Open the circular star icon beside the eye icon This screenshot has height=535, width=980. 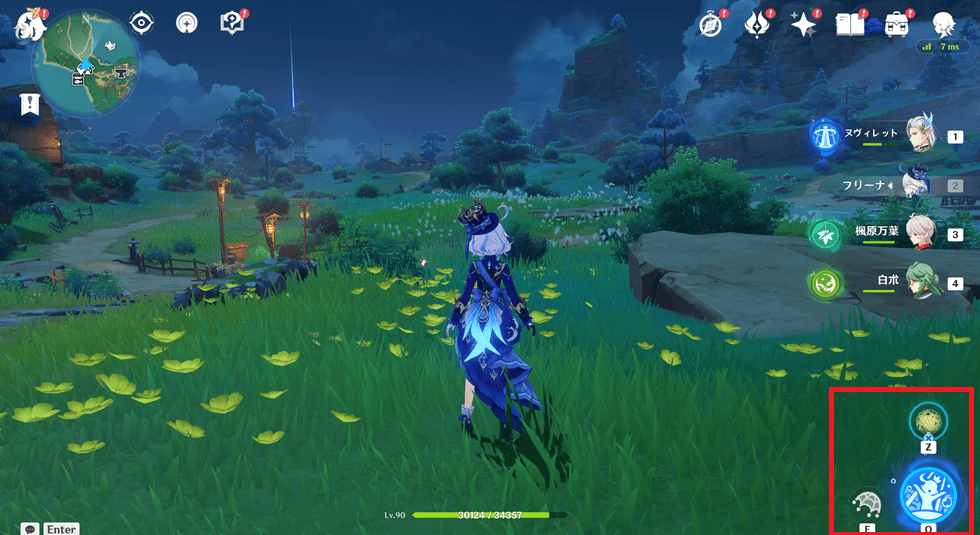pos(187,24)
